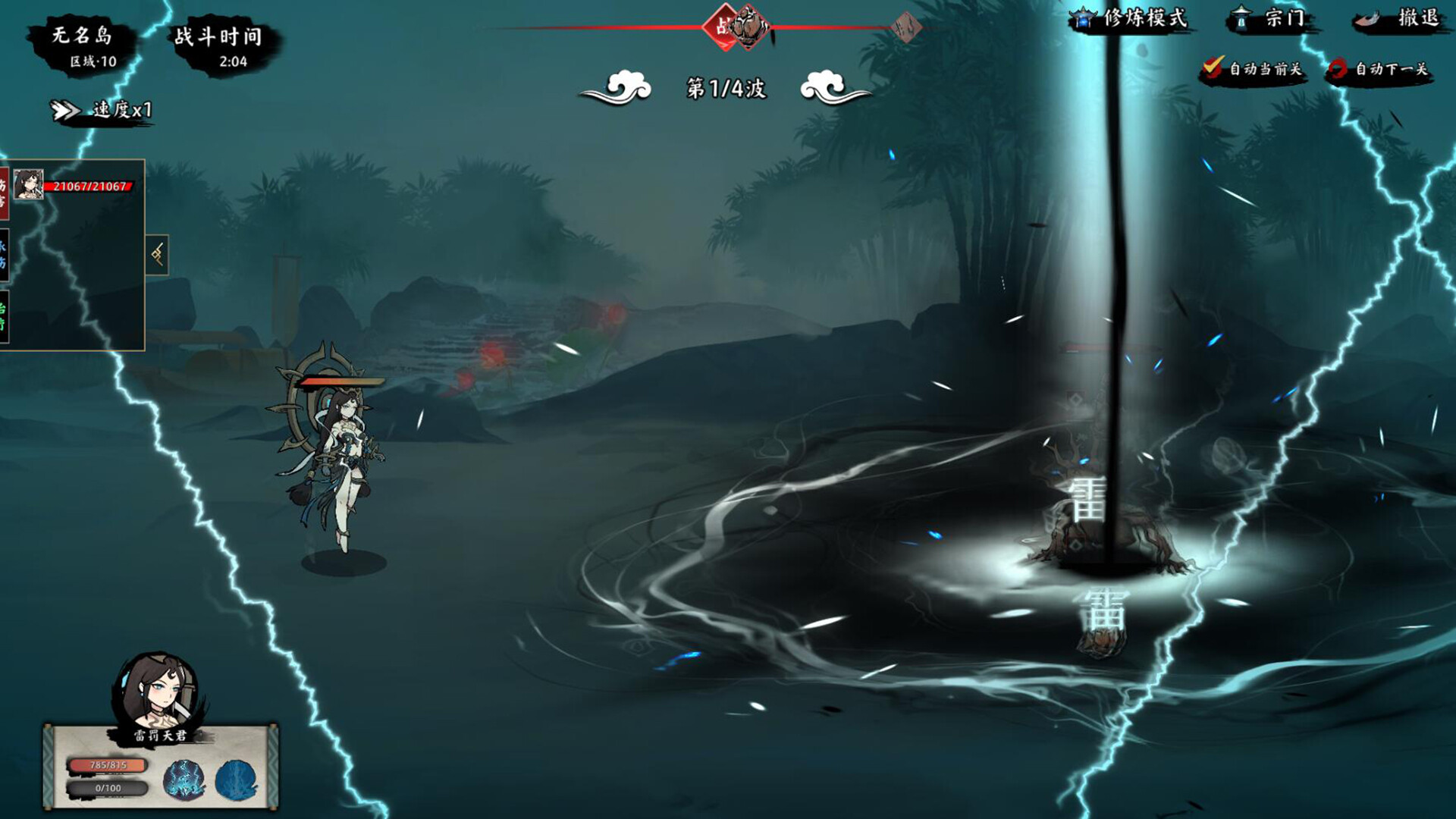The height and width of the screenshot is (819, 1456).
Task: Collapse the stats panel with golden arrow tab
Action: [158, 254]
